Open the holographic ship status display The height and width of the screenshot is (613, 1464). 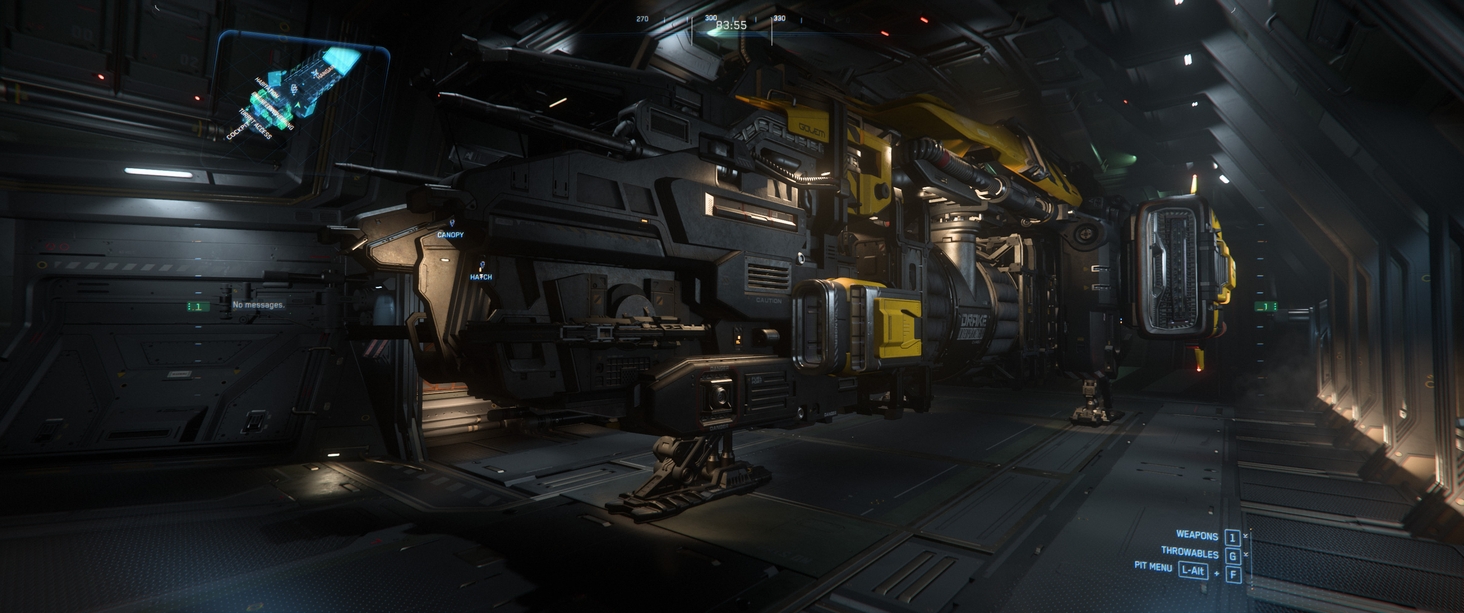(x=300, y=92)
